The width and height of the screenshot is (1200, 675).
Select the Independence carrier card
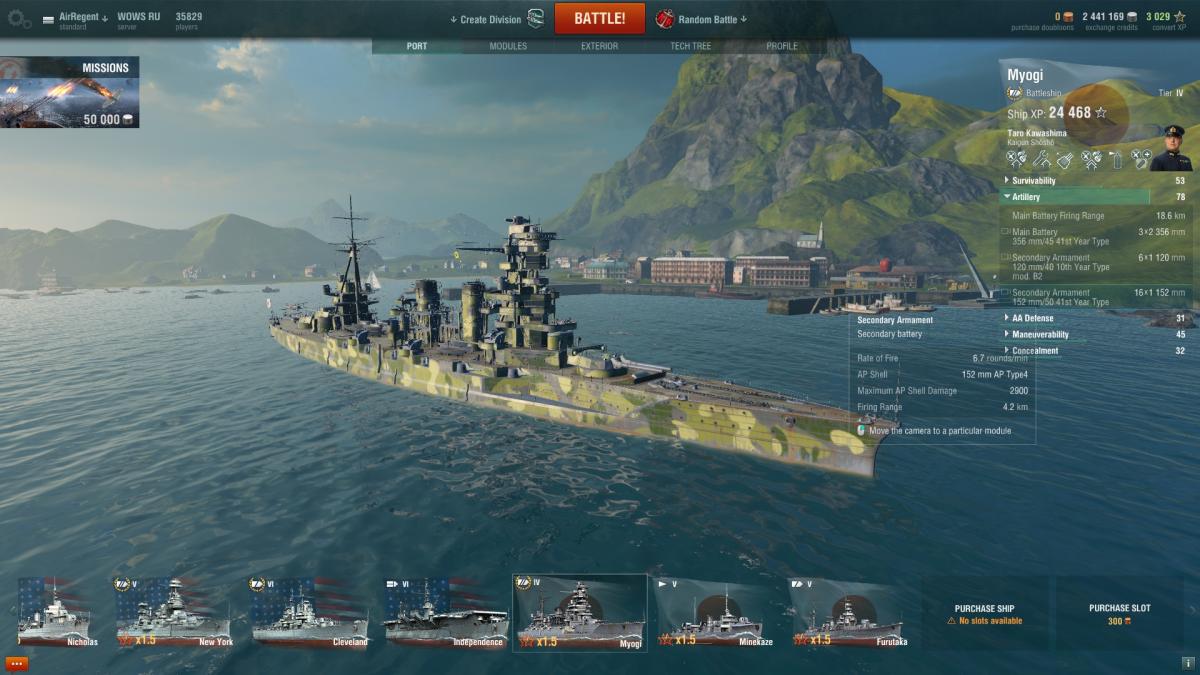[445, 612]
